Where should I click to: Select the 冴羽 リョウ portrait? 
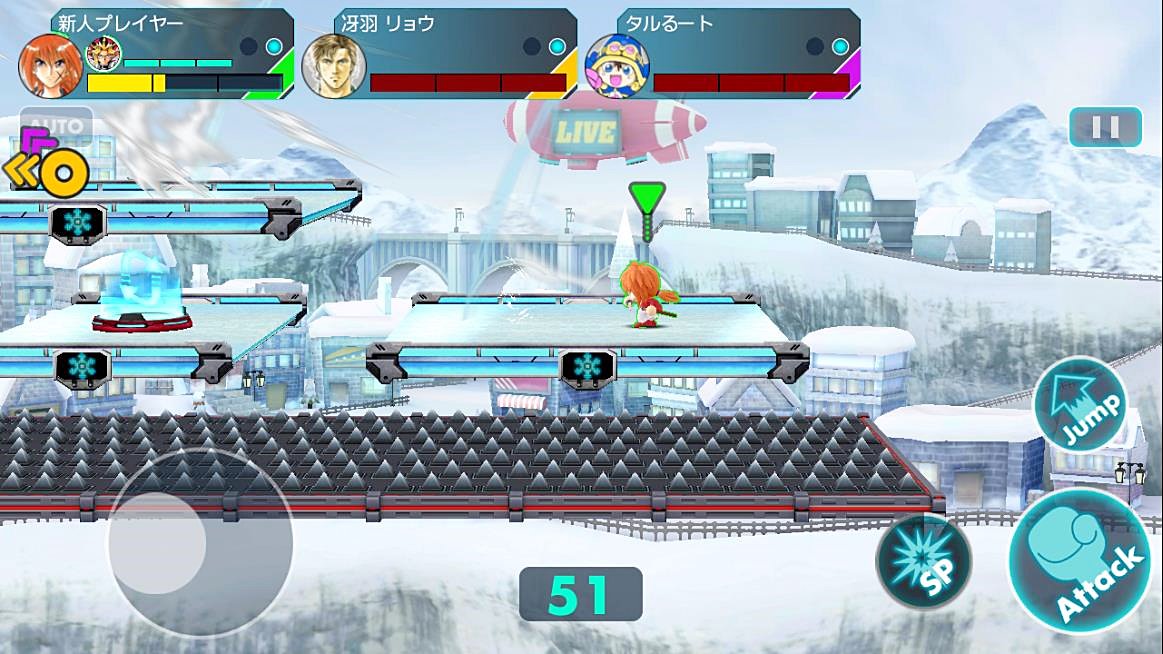pyautogui.click(x=333, y=66)
